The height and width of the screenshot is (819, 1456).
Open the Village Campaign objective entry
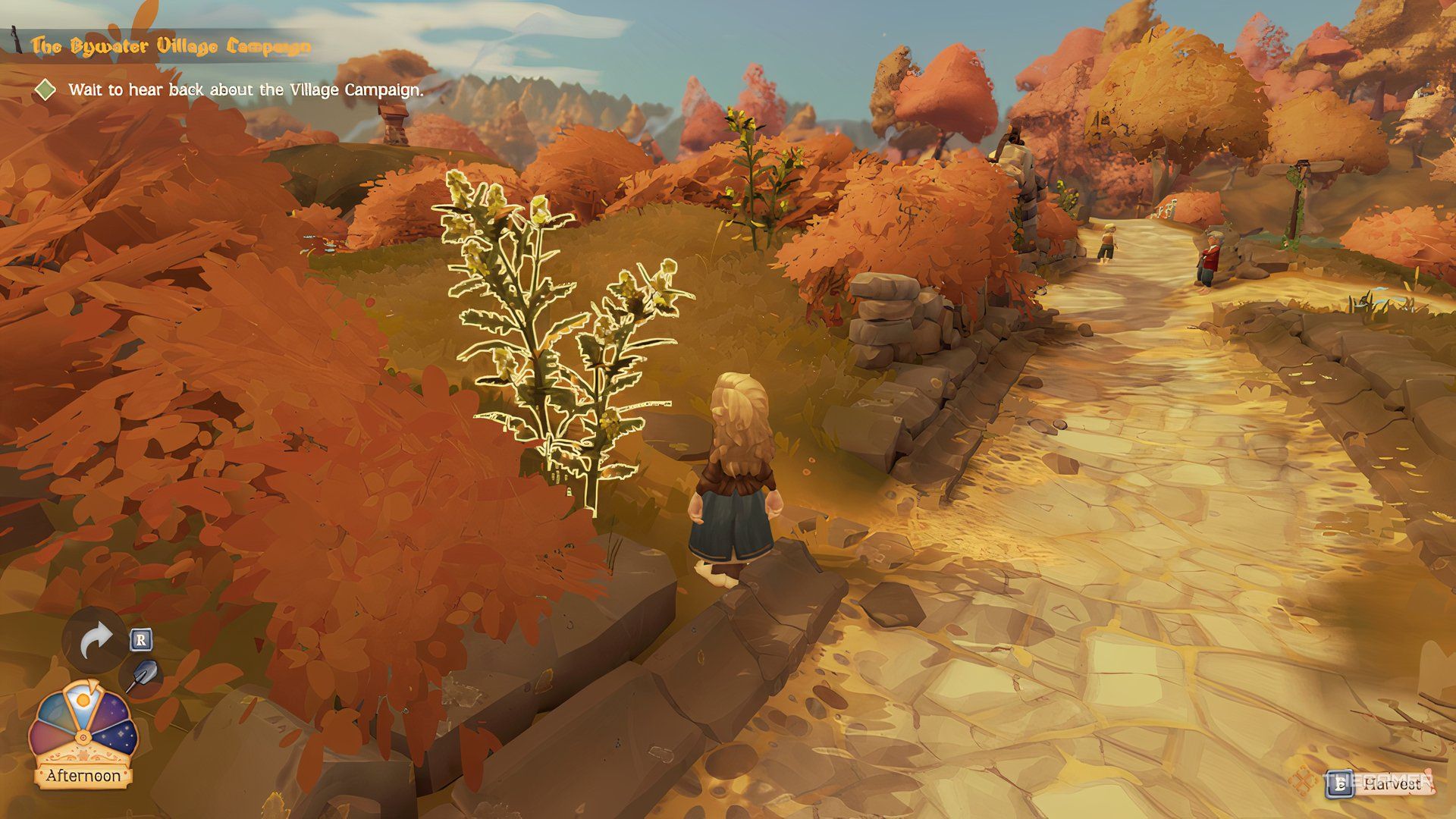(246, 91)
